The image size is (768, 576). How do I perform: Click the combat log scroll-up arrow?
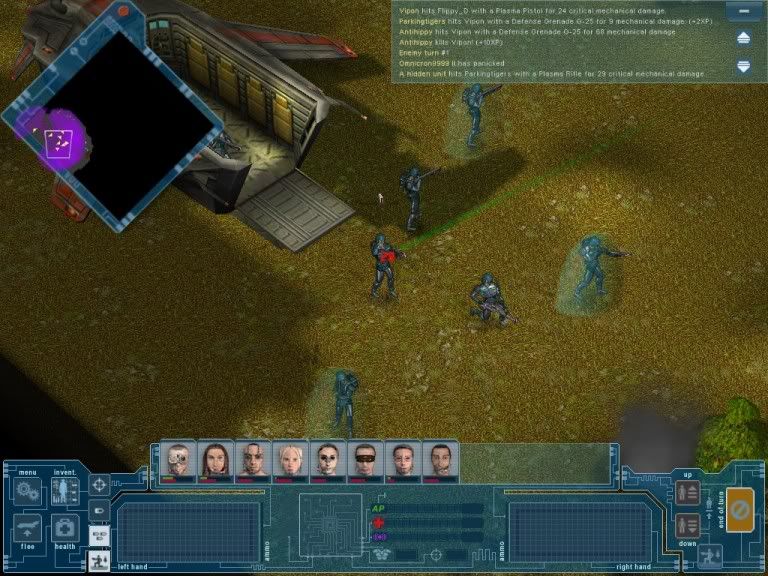click(743, 38)
